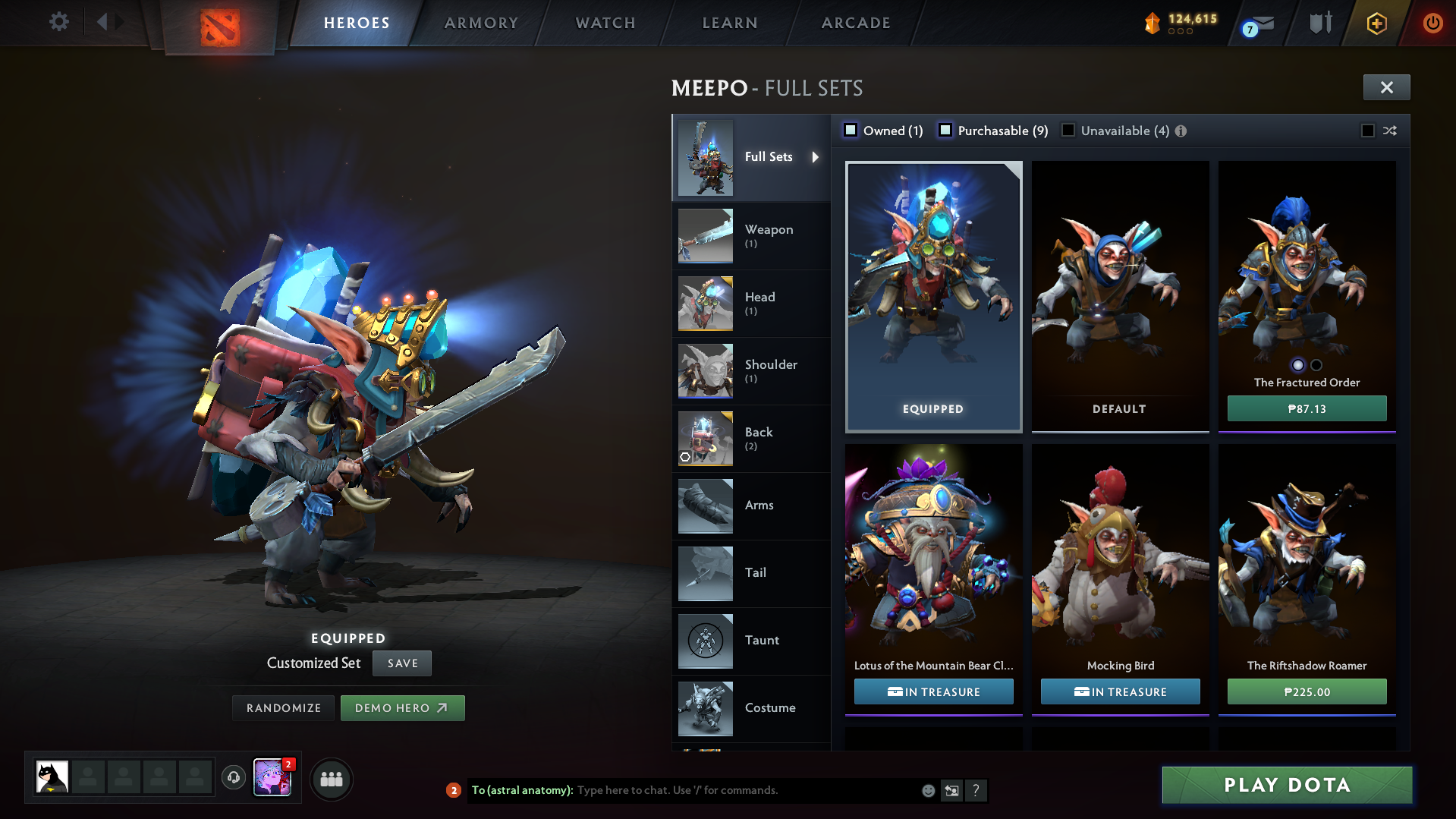Expand the Full Sets category arrow
The width and height of the screenshot is (1456, 819).
(816, 157)
